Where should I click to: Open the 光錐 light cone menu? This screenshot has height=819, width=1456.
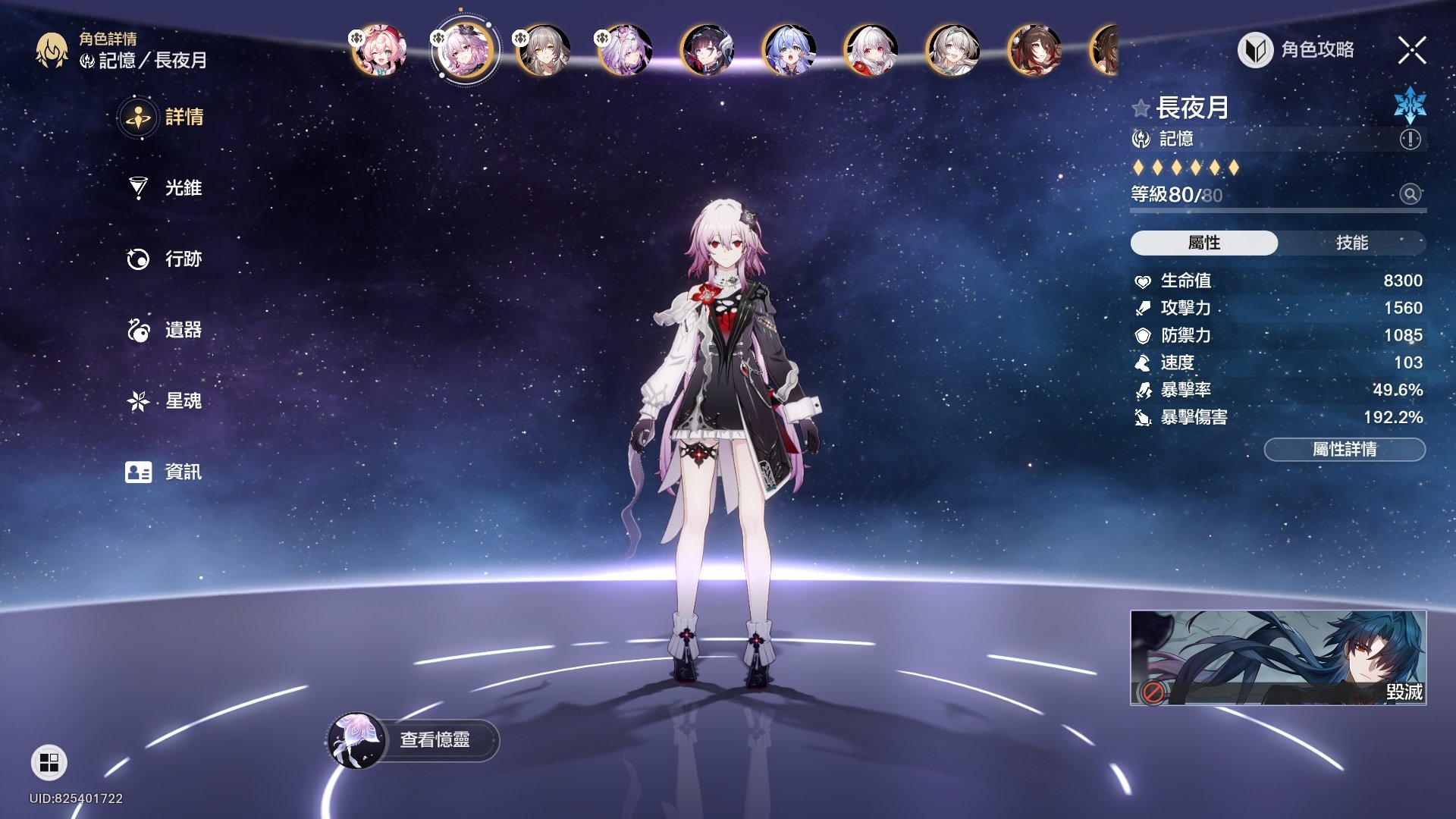tap(165, 188)
